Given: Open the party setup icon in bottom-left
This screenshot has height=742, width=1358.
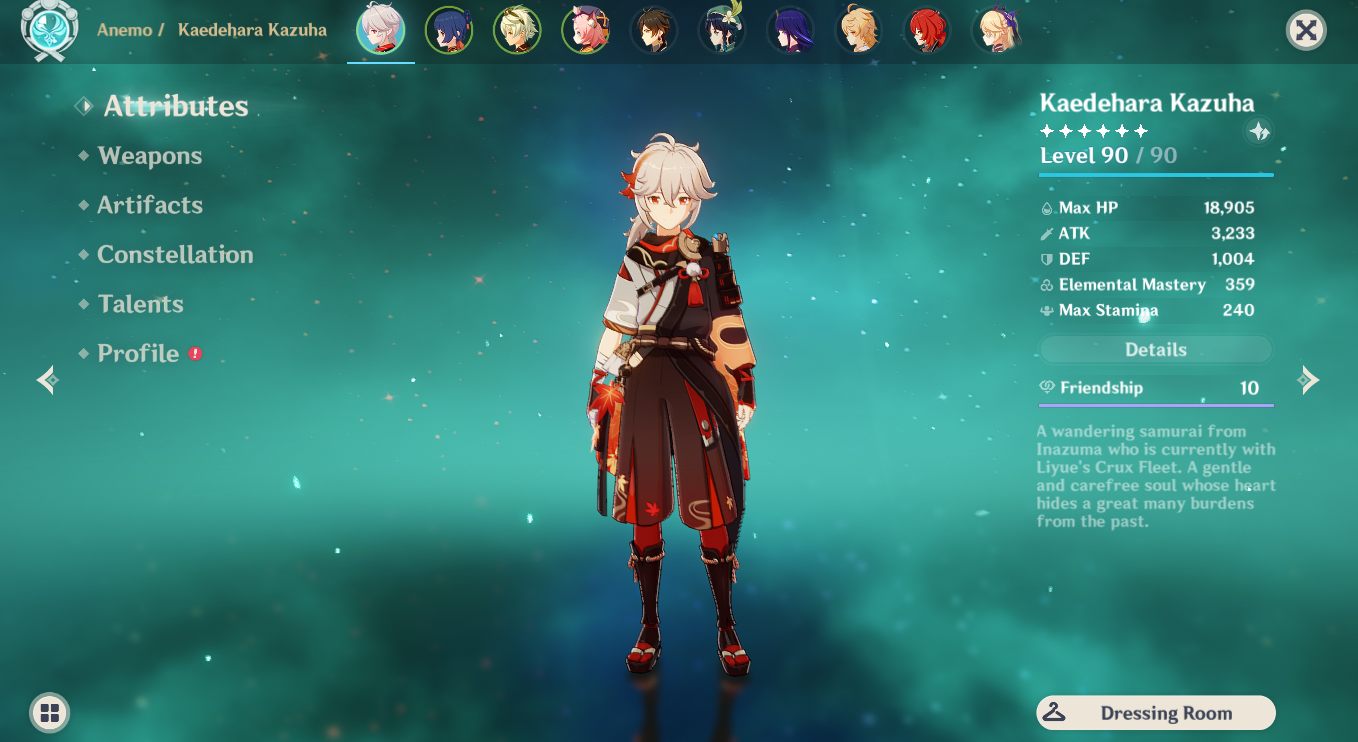Looking at the screenshot, I should point(49,713).
